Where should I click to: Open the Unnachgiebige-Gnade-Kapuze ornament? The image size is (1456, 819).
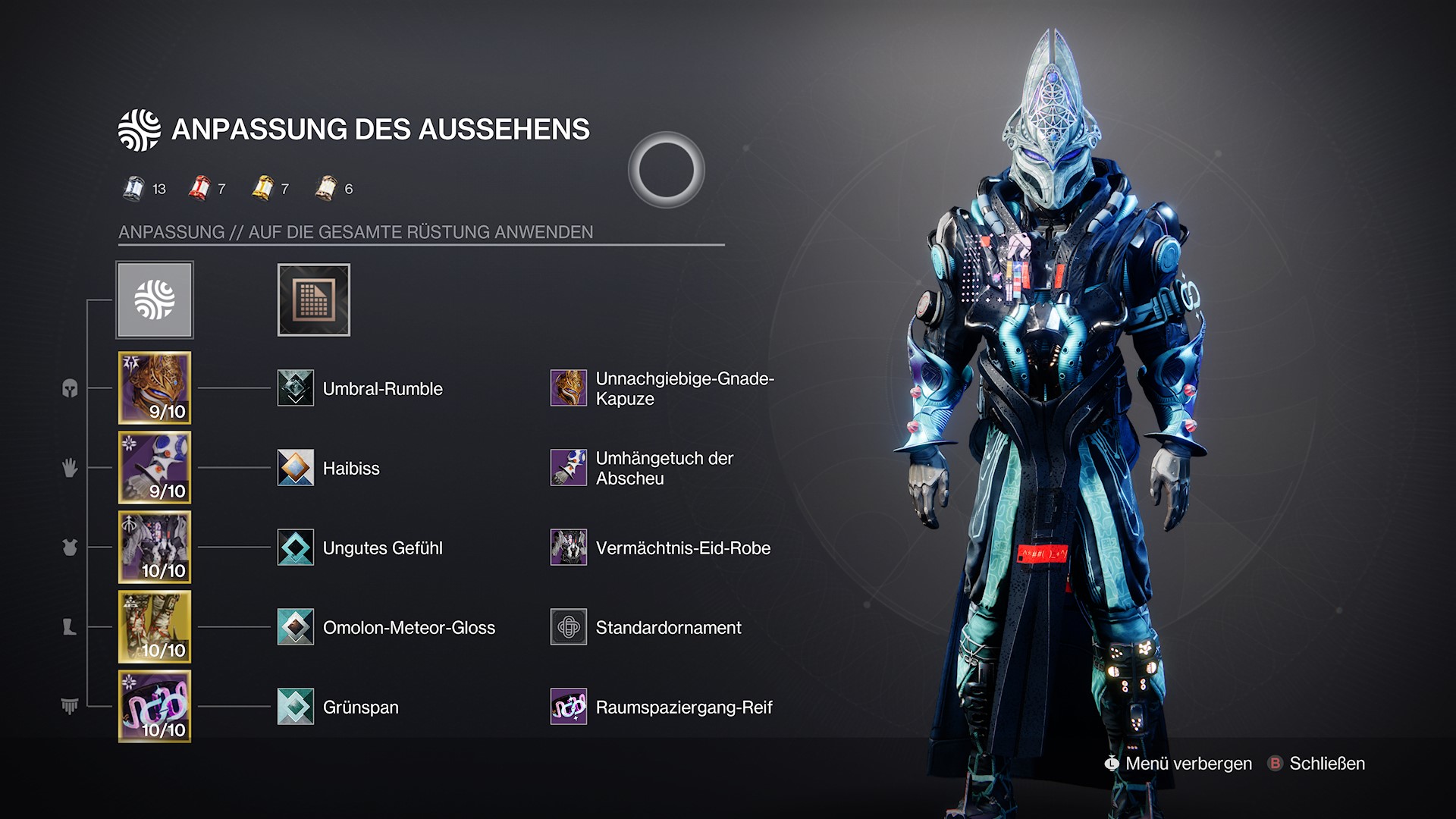coord(569,388)
